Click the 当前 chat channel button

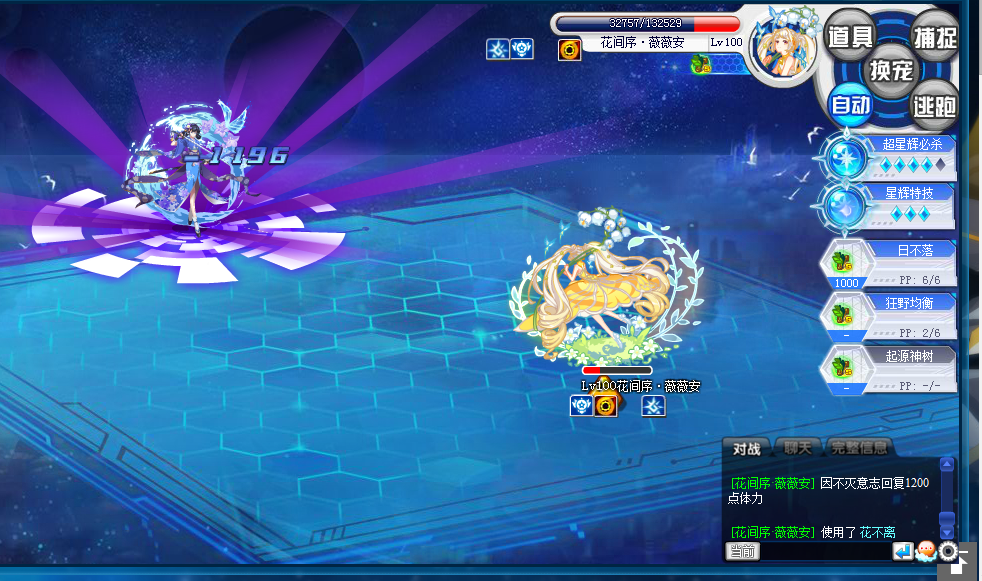click(742, 551)
